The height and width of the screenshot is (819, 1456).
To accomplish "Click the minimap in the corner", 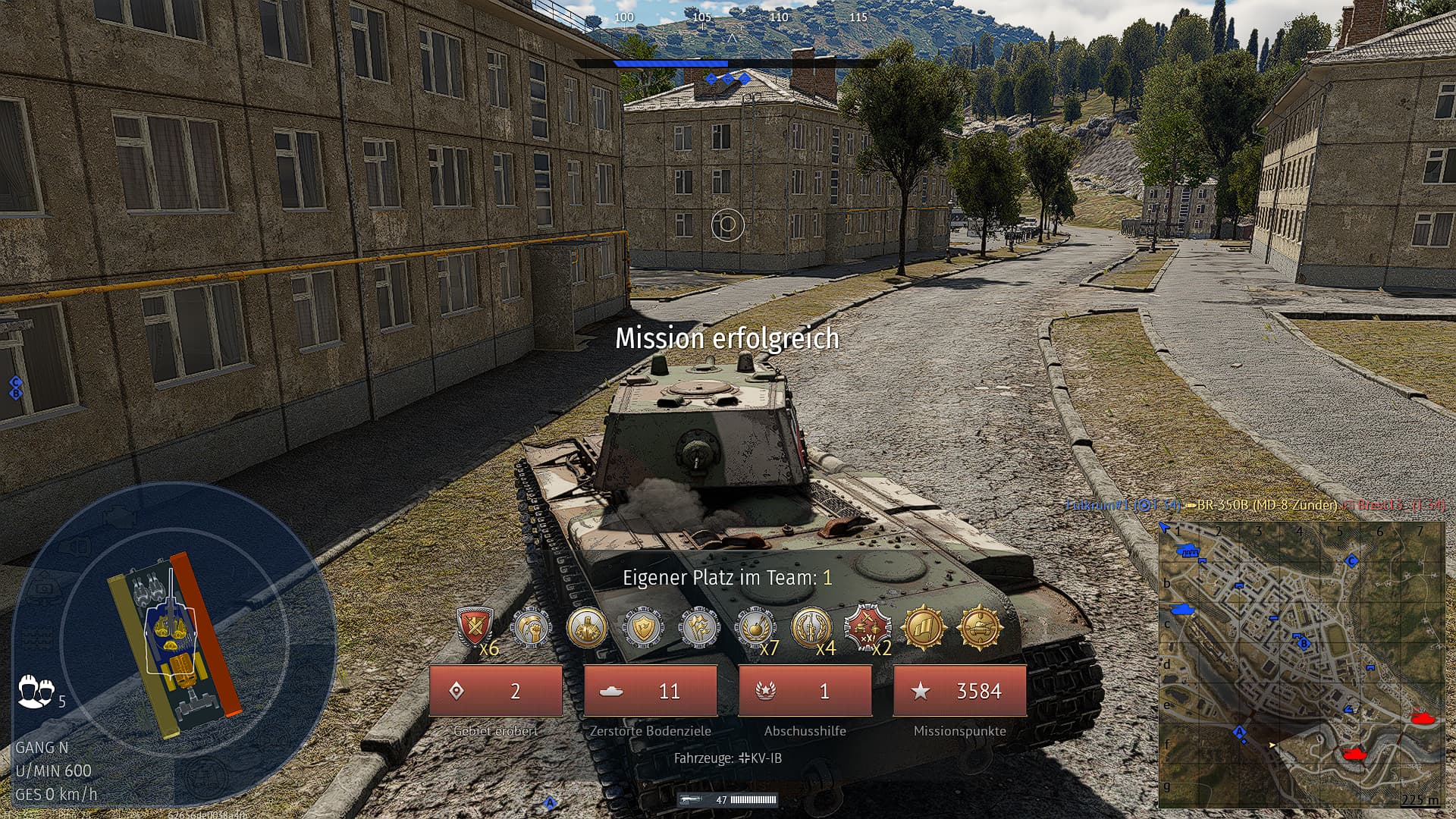I will [1300, 664].
